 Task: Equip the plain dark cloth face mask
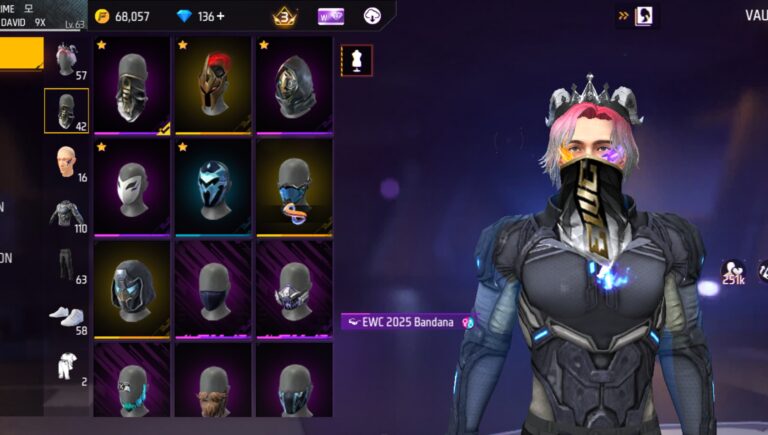[212, 287]
